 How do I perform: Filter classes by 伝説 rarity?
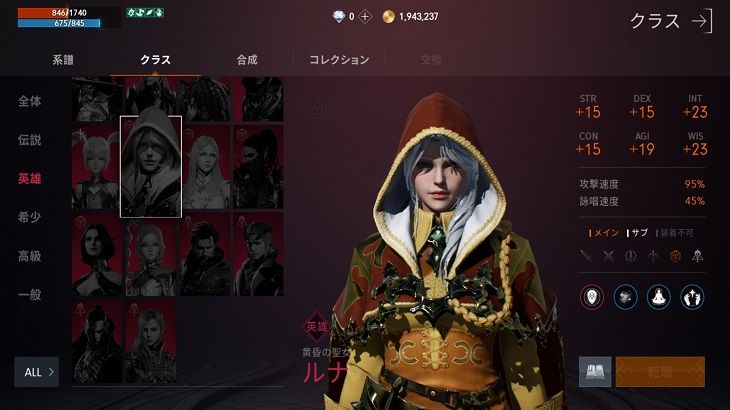coord(30,140)
